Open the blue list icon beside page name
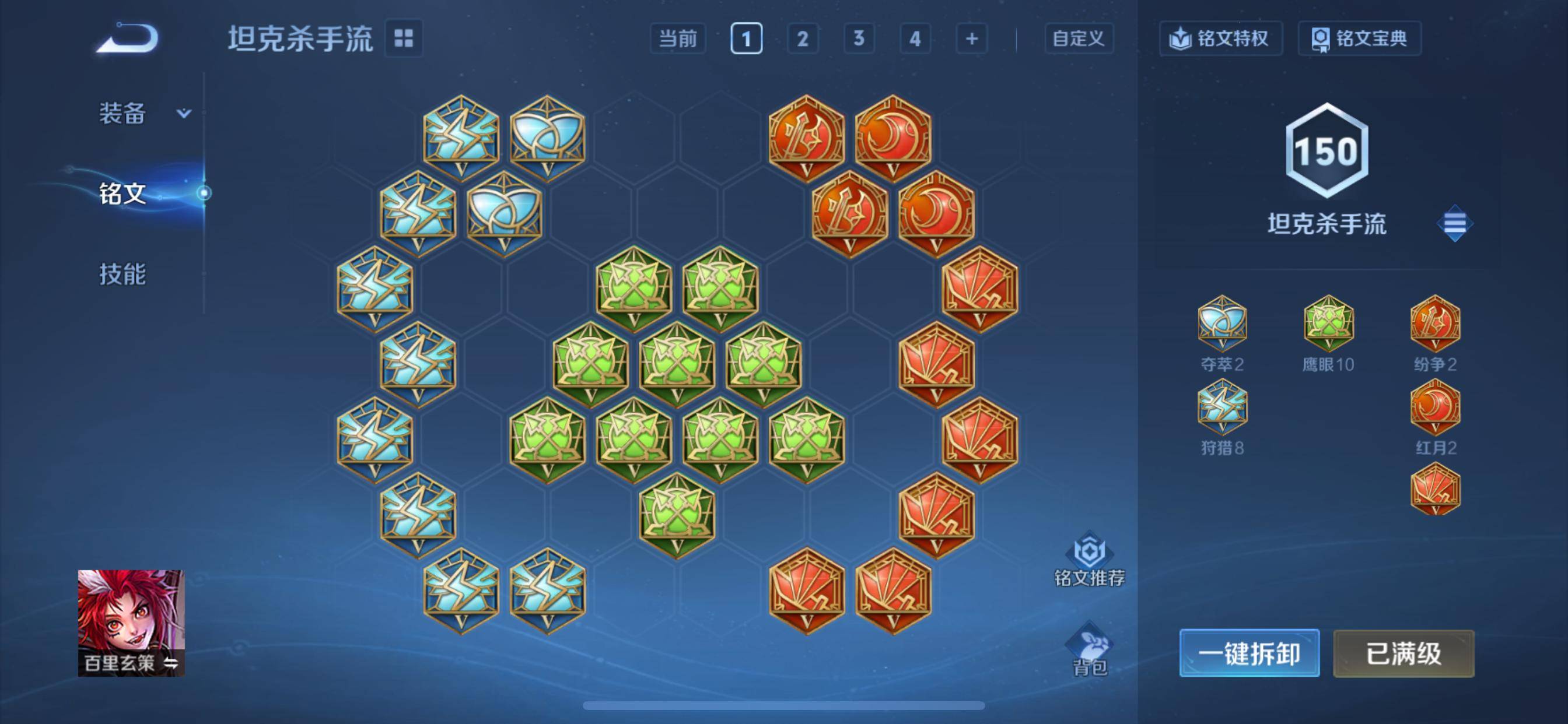1568x724 pixels. 1454,224
